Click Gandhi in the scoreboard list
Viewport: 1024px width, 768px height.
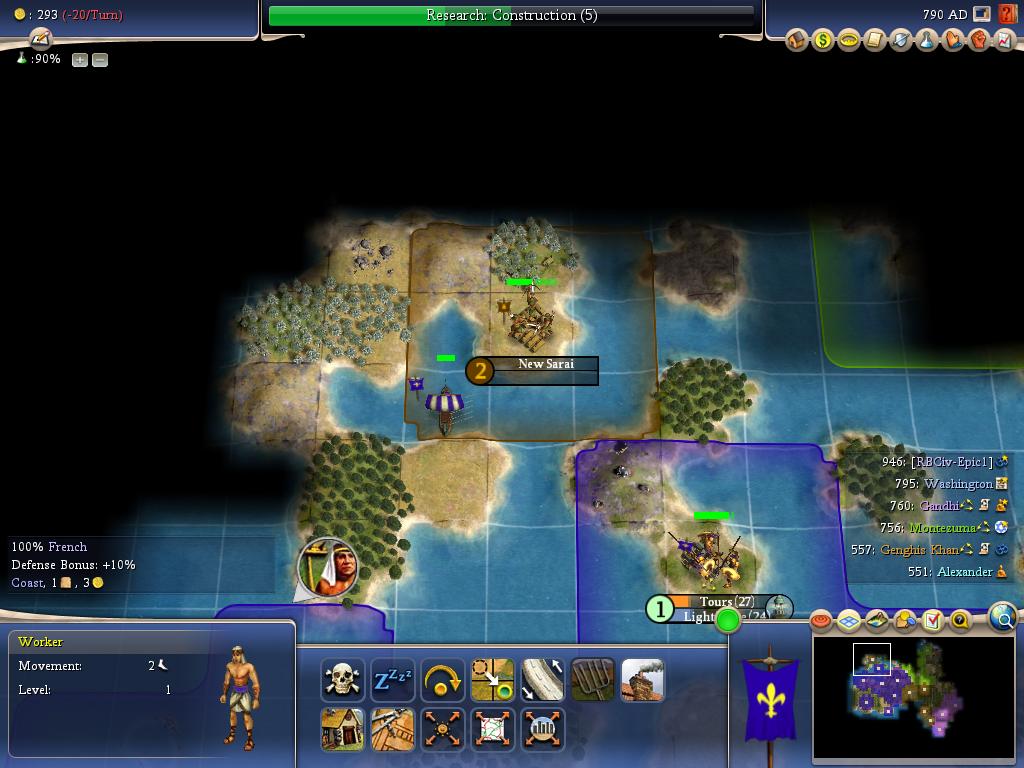click(x=938, y=506)
